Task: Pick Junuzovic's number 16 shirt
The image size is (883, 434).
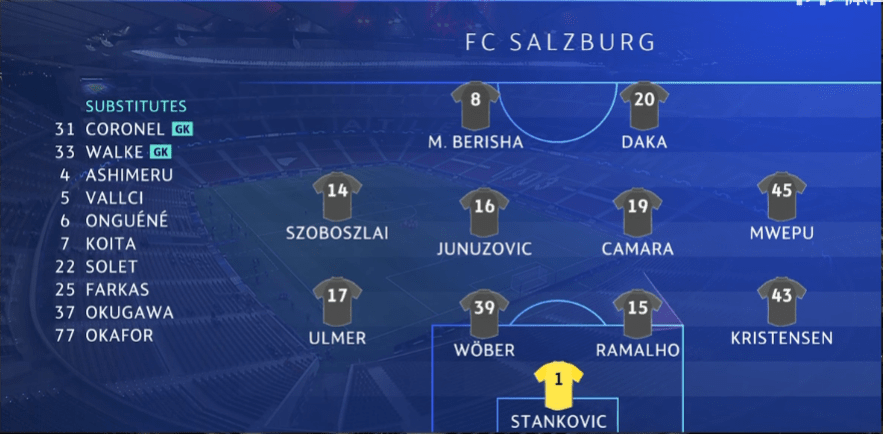Action: tap(484, 211)
